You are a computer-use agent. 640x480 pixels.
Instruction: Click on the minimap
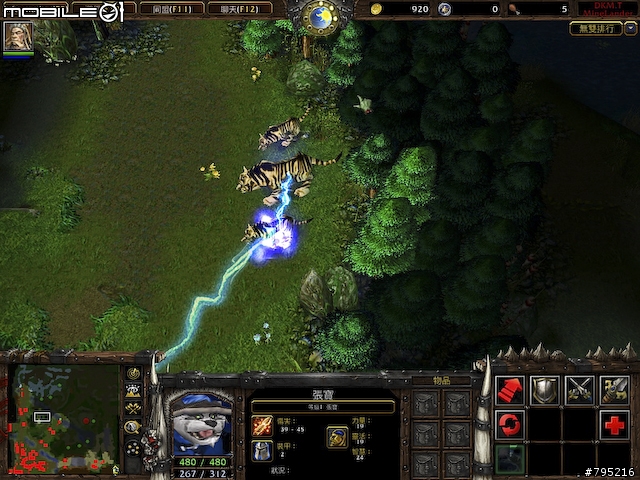click(65, 416)
